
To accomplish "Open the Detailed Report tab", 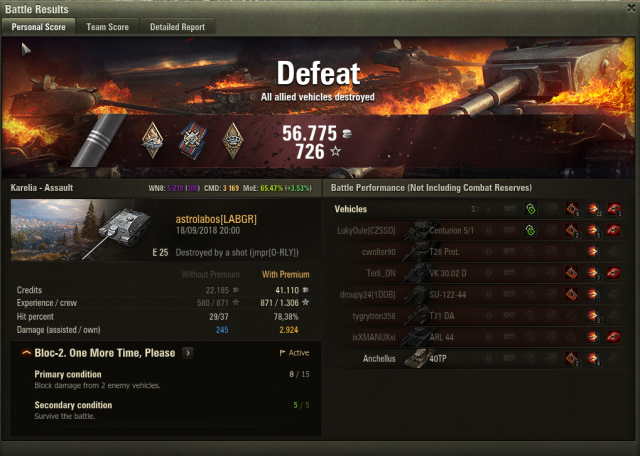I will pyautogui.click(x=177, y=27).
